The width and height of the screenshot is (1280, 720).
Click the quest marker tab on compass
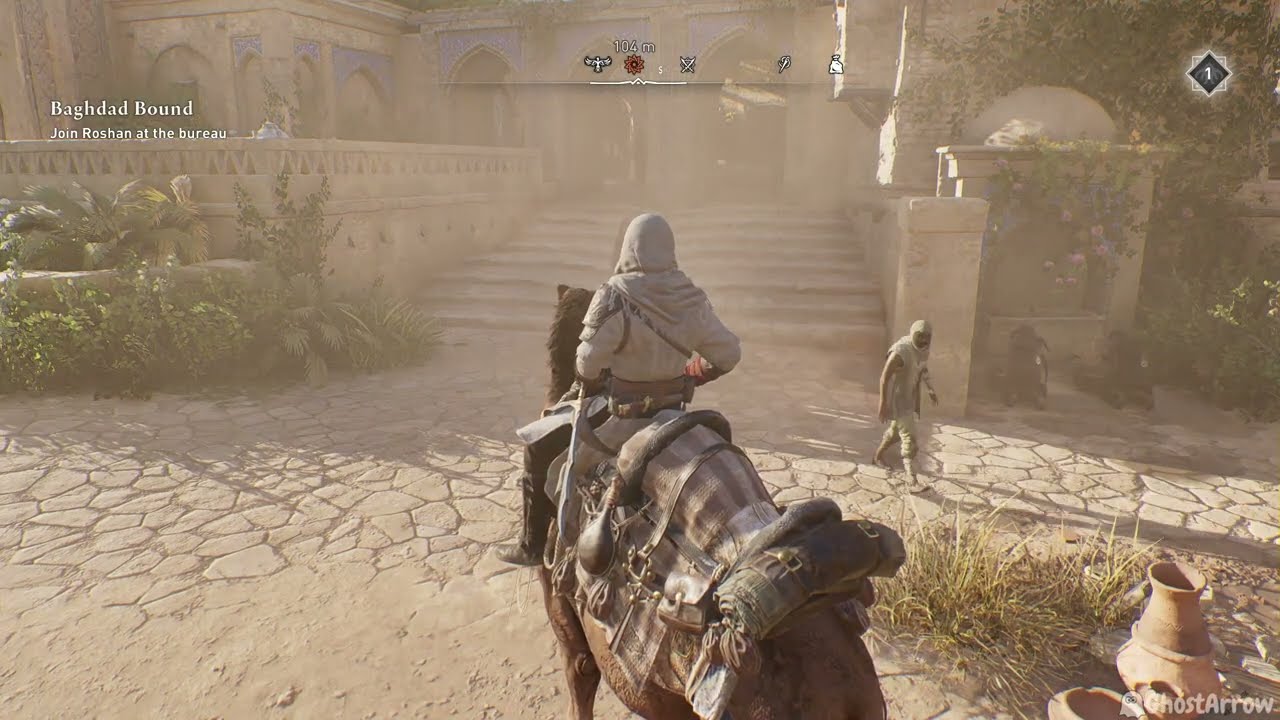coord(633,64)
